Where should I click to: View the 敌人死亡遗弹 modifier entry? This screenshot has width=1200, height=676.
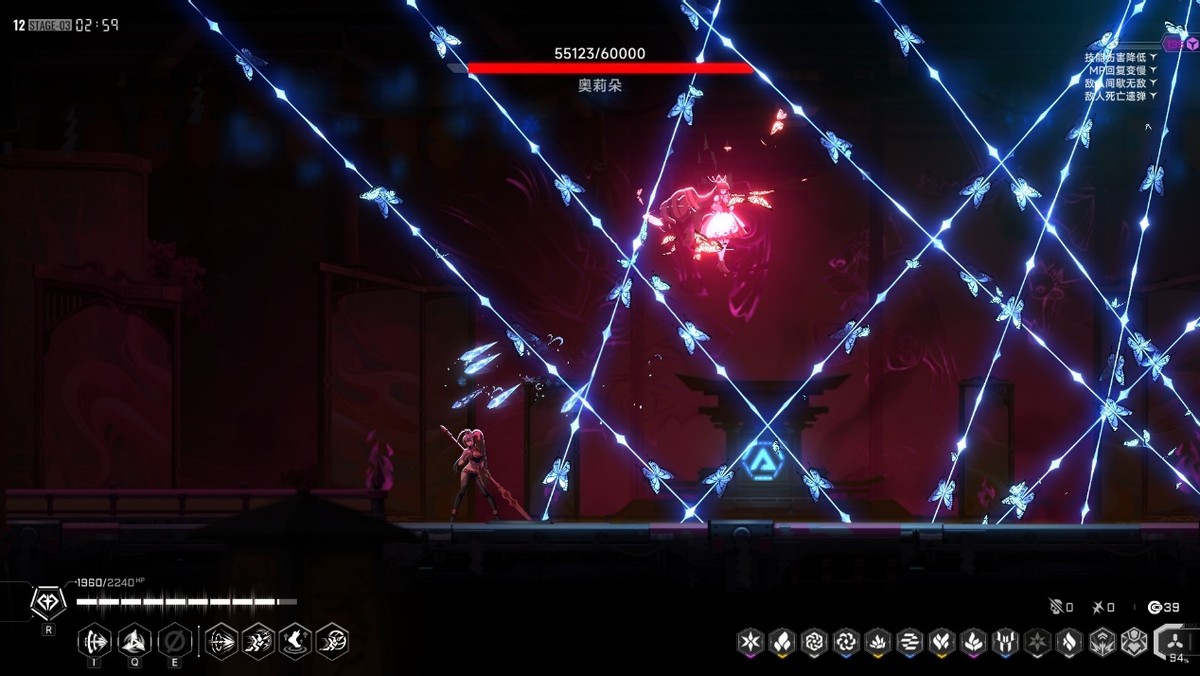[1120, 96]
